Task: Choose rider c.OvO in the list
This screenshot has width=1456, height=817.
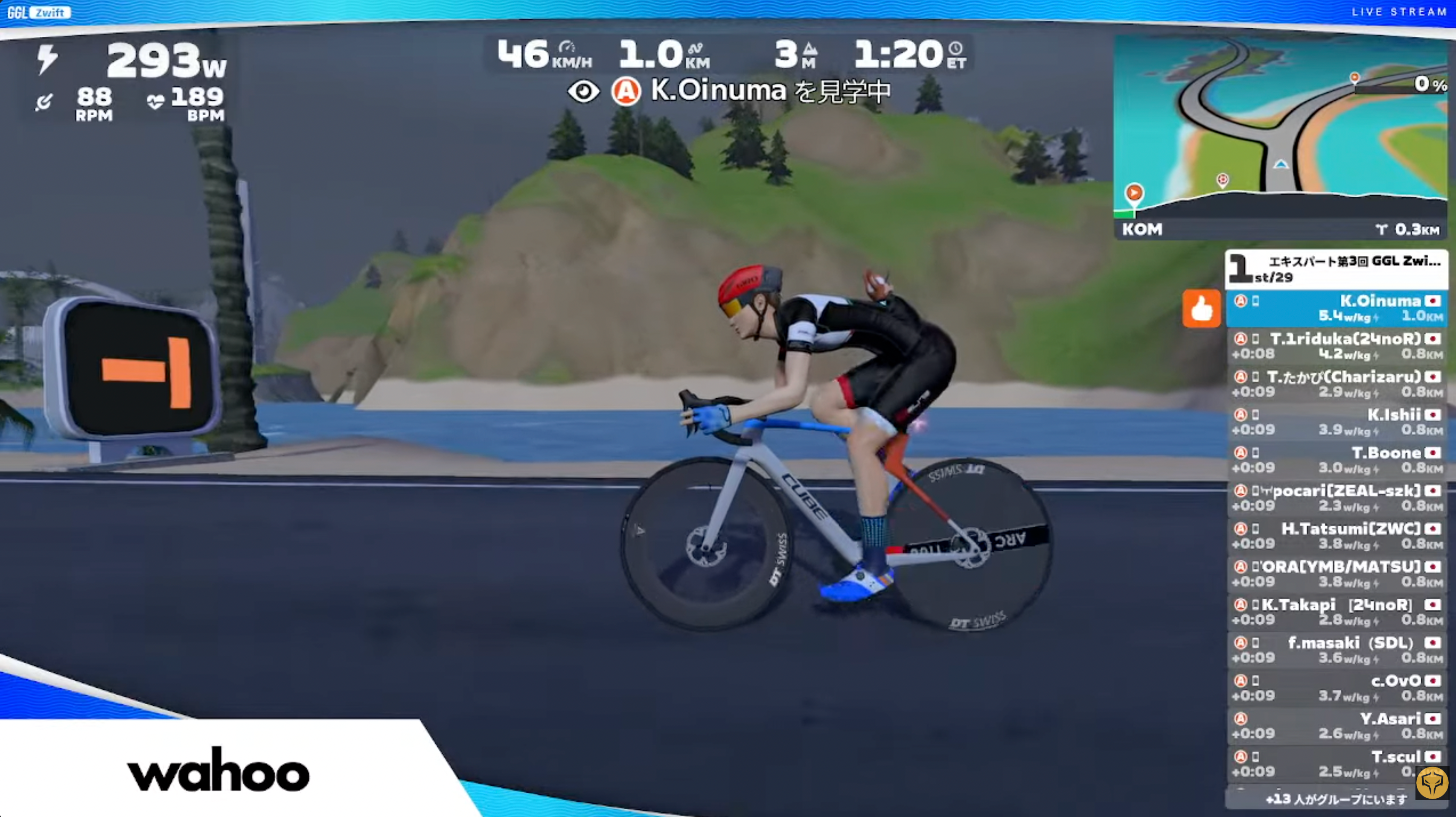Action: point(1336,688)
